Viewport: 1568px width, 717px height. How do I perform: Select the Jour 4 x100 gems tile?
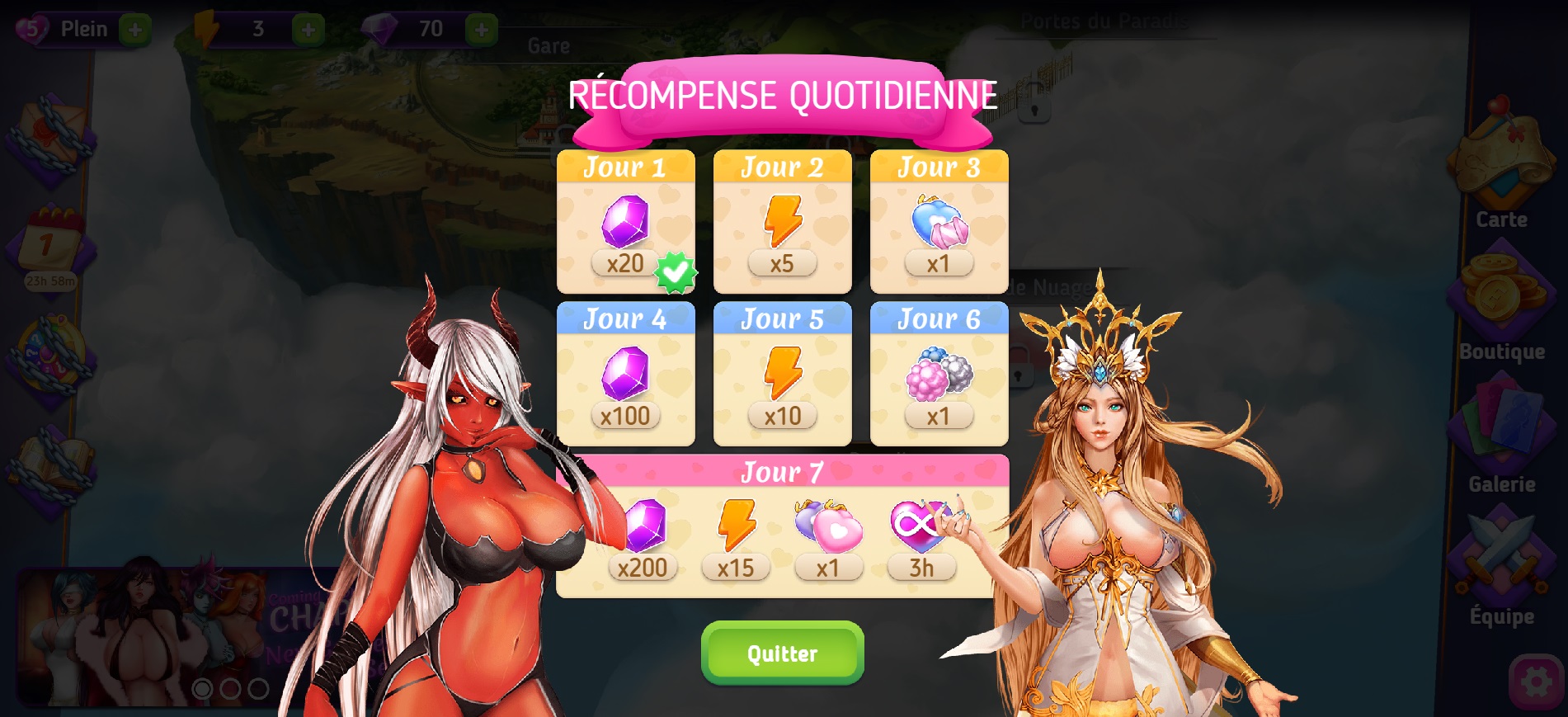[x=625, y=375]
